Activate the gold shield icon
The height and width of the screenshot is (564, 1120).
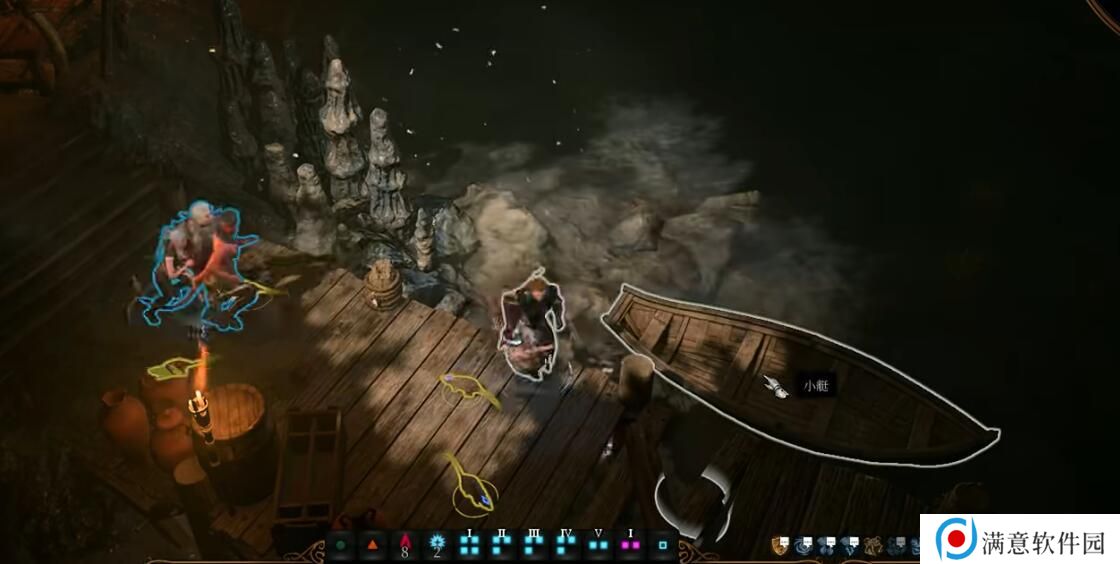pos(780,545)
